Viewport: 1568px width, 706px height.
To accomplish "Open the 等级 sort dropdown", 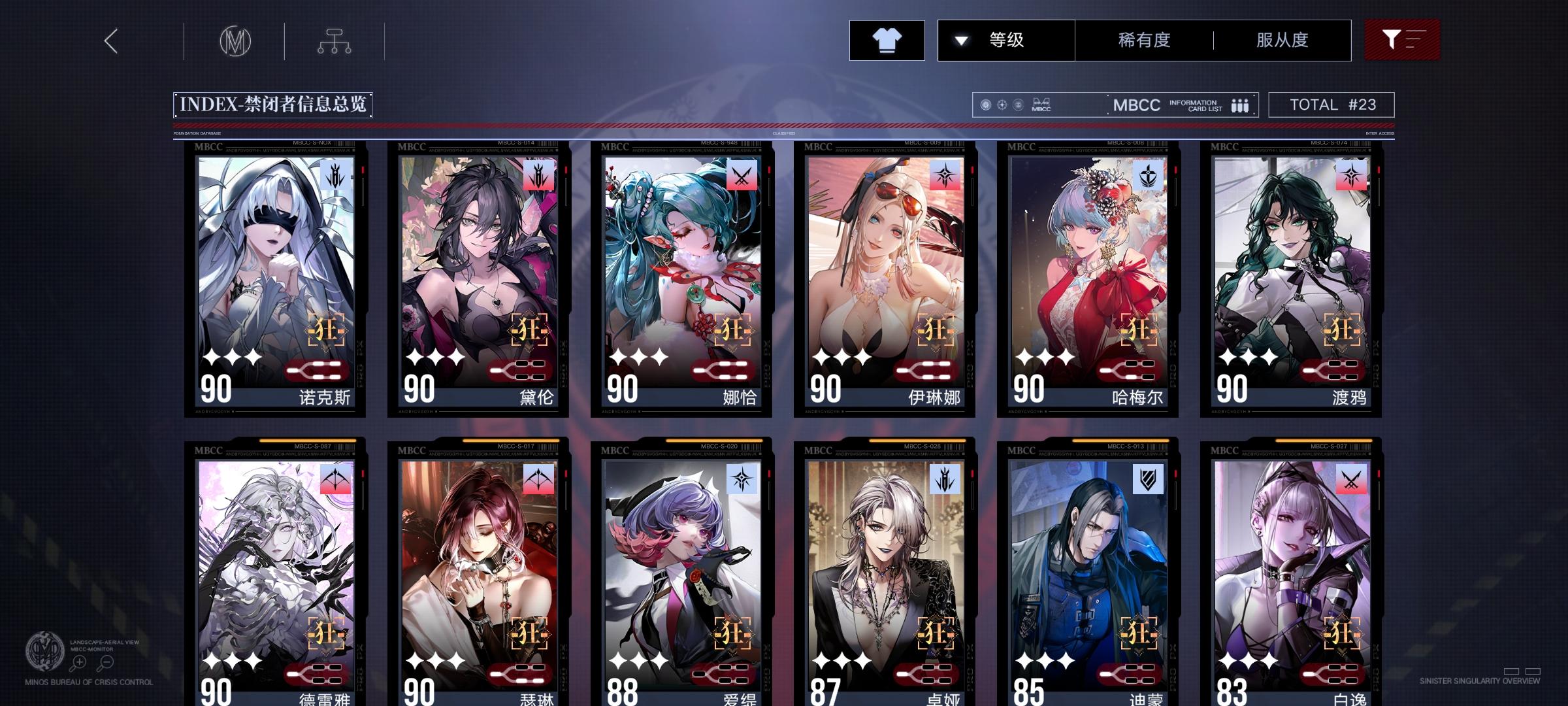I will point(1006,40).
